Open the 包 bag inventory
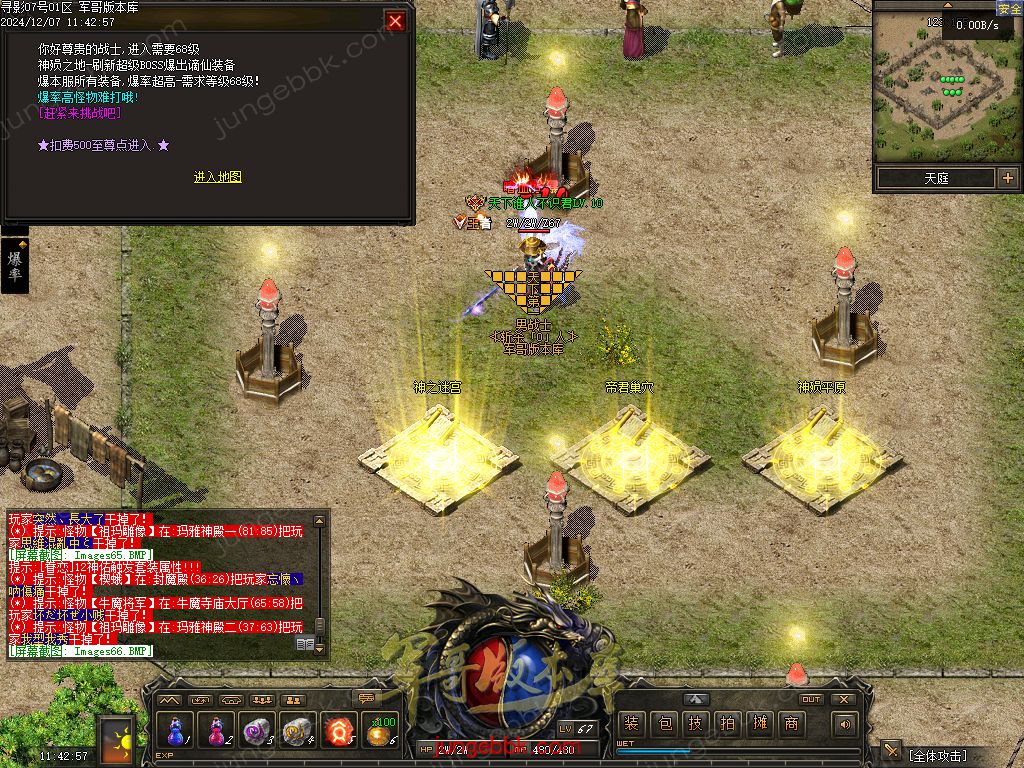Screen dimensions: 1024x768 coord(663,725)
